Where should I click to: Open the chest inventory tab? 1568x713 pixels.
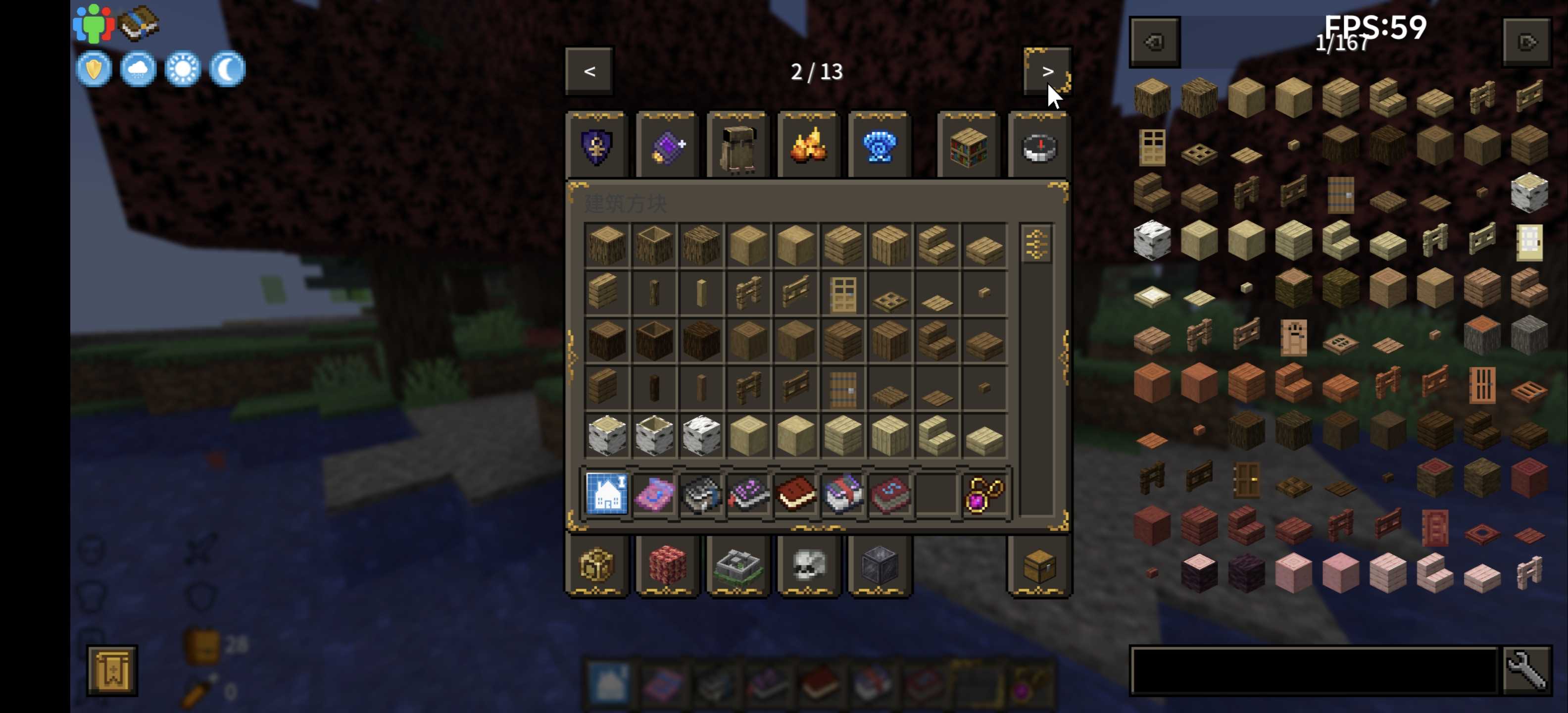[x=1039, y=566]
